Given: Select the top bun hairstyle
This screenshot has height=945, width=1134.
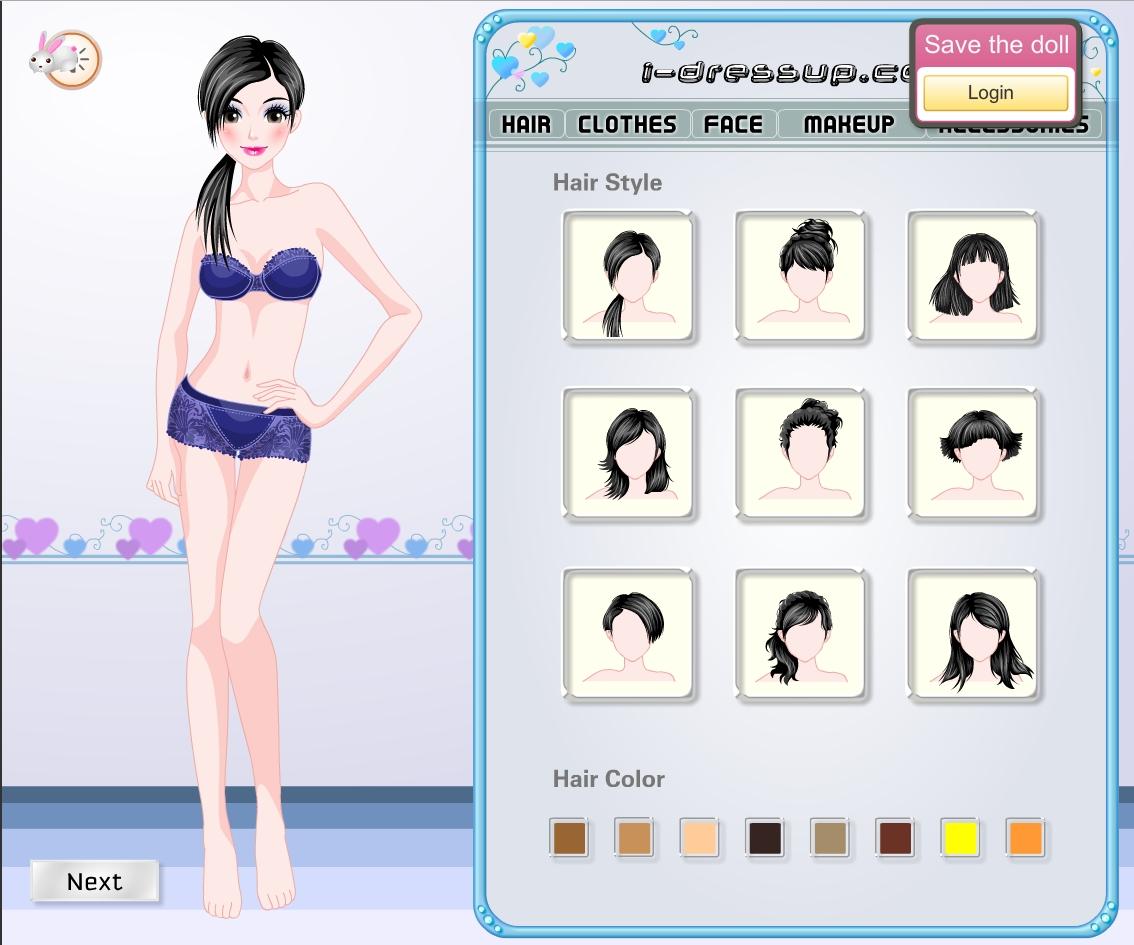Looking at the screenshot, I should pos(801,276).
